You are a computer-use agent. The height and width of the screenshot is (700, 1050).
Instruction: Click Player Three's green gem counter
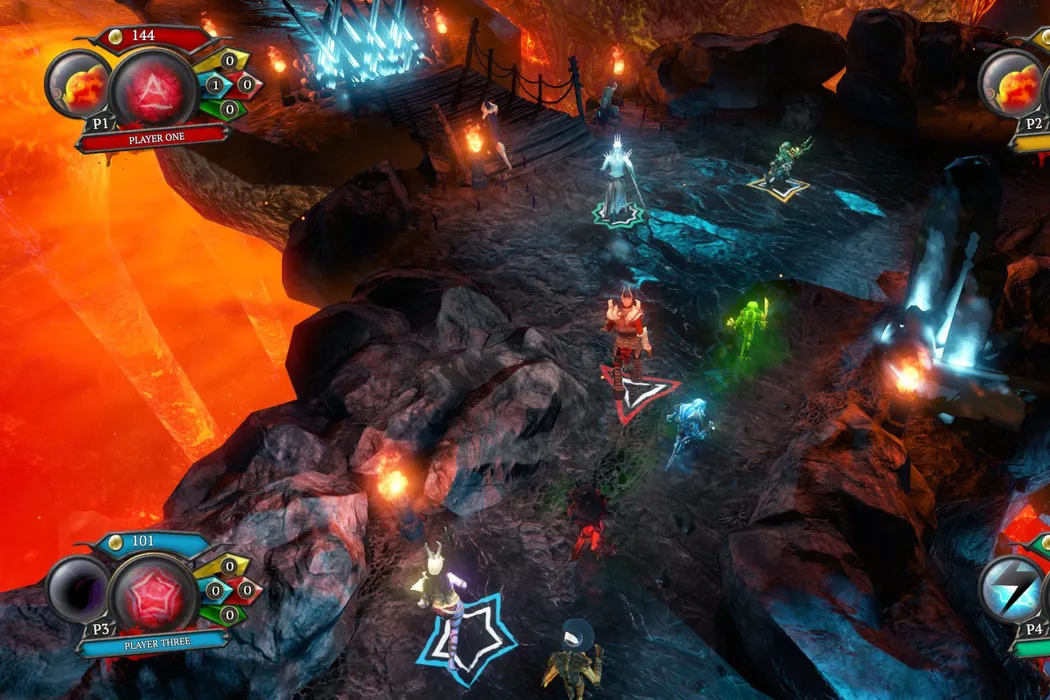coord(229,614)
